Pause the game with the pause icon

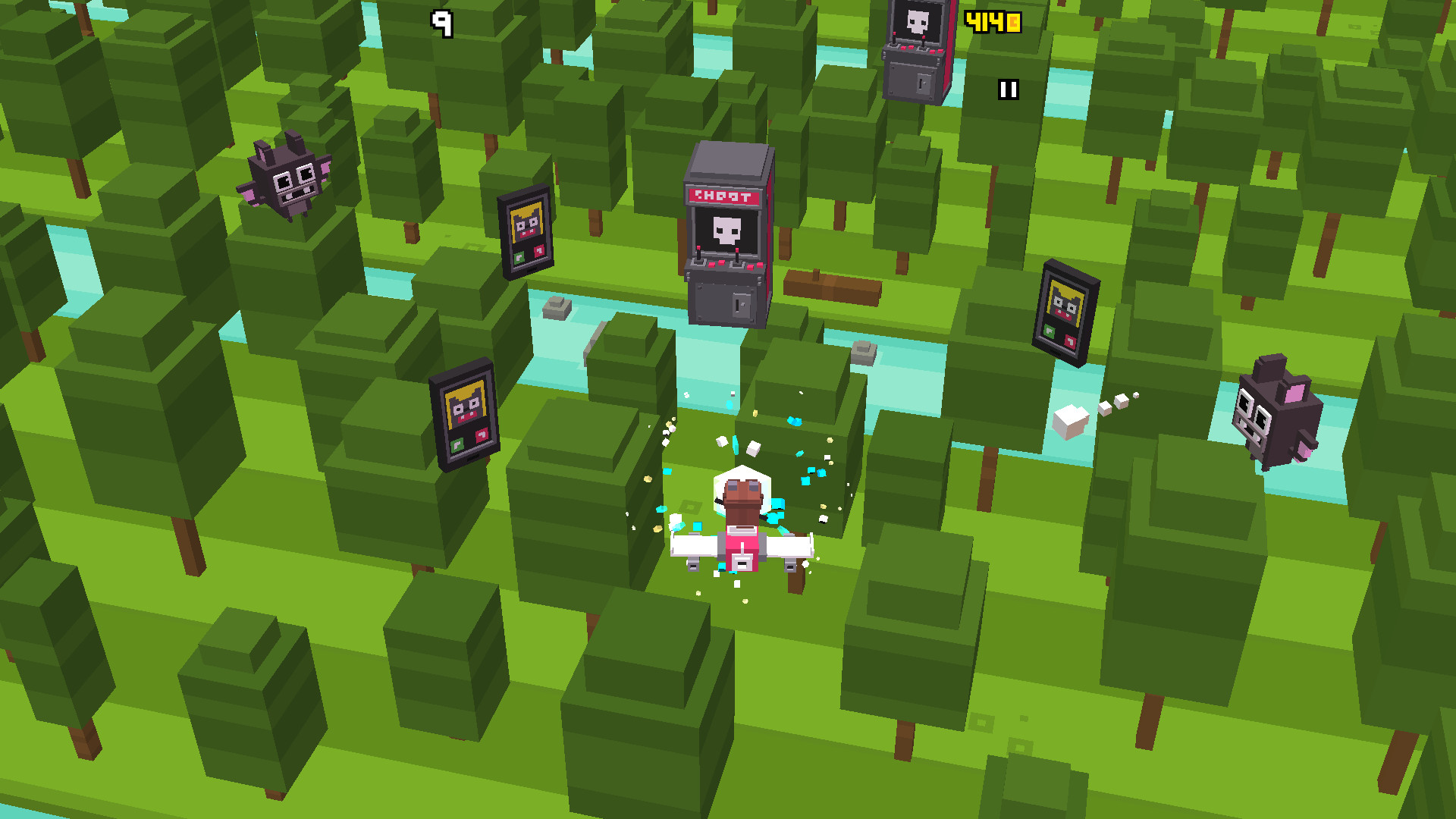pos(1009,89)
